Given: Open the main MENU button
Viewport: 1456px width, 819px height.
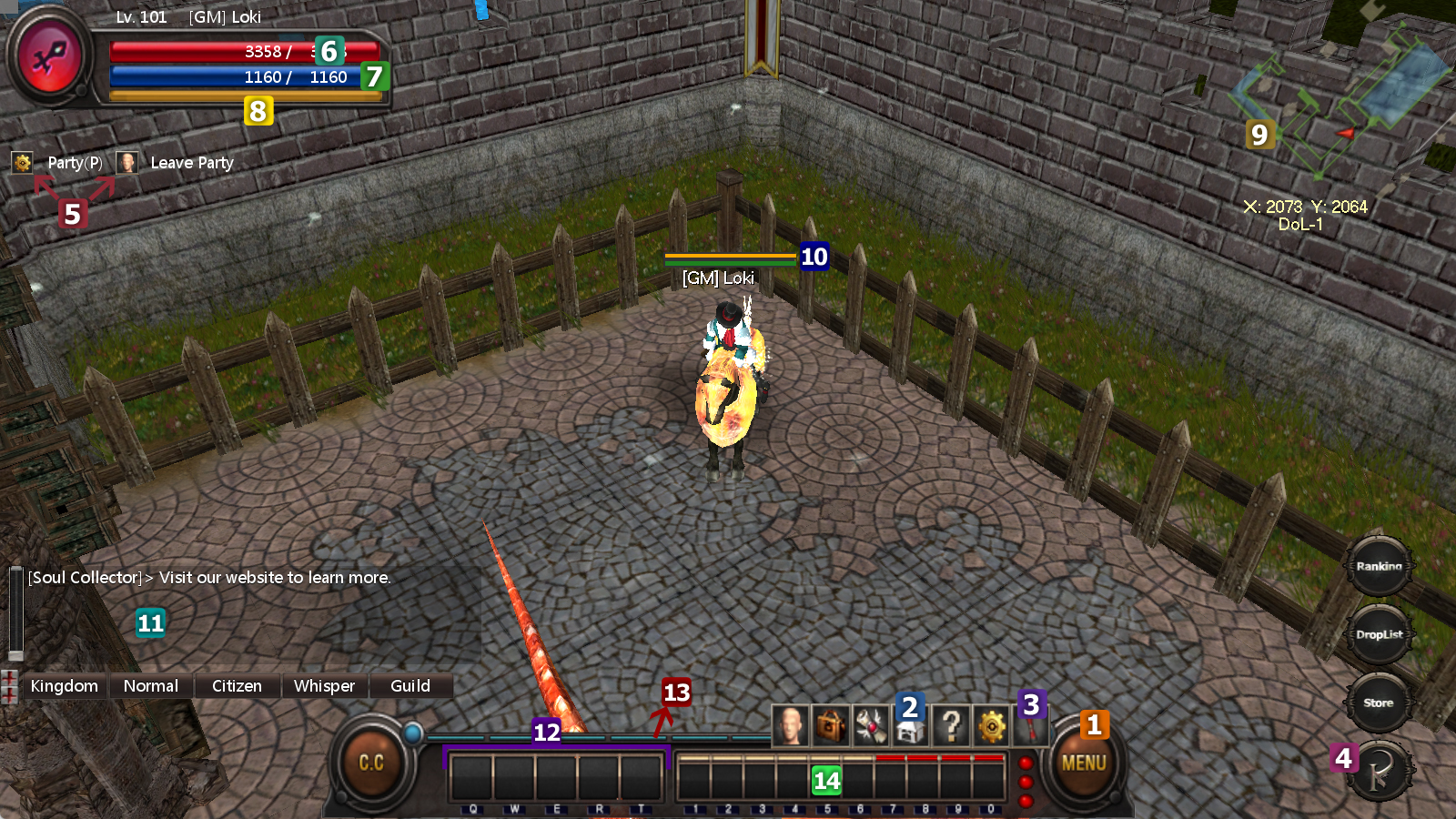Looking at the screenshot, I should [x=1084, y=763].
